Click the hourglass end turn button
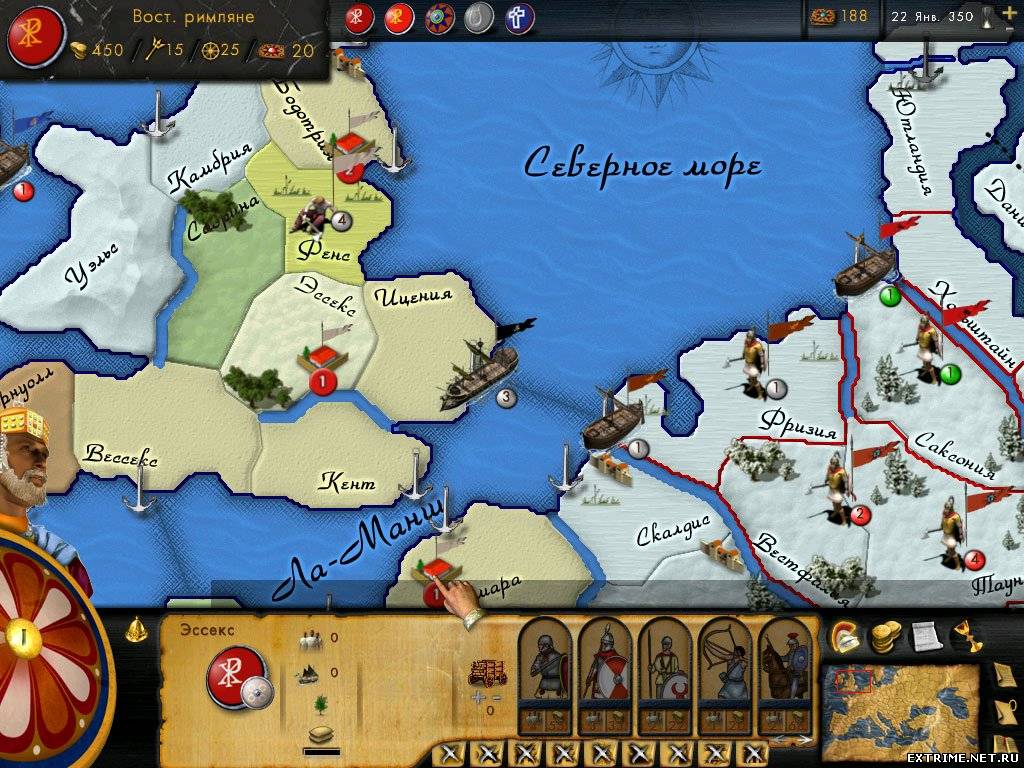 coord(986,16)
